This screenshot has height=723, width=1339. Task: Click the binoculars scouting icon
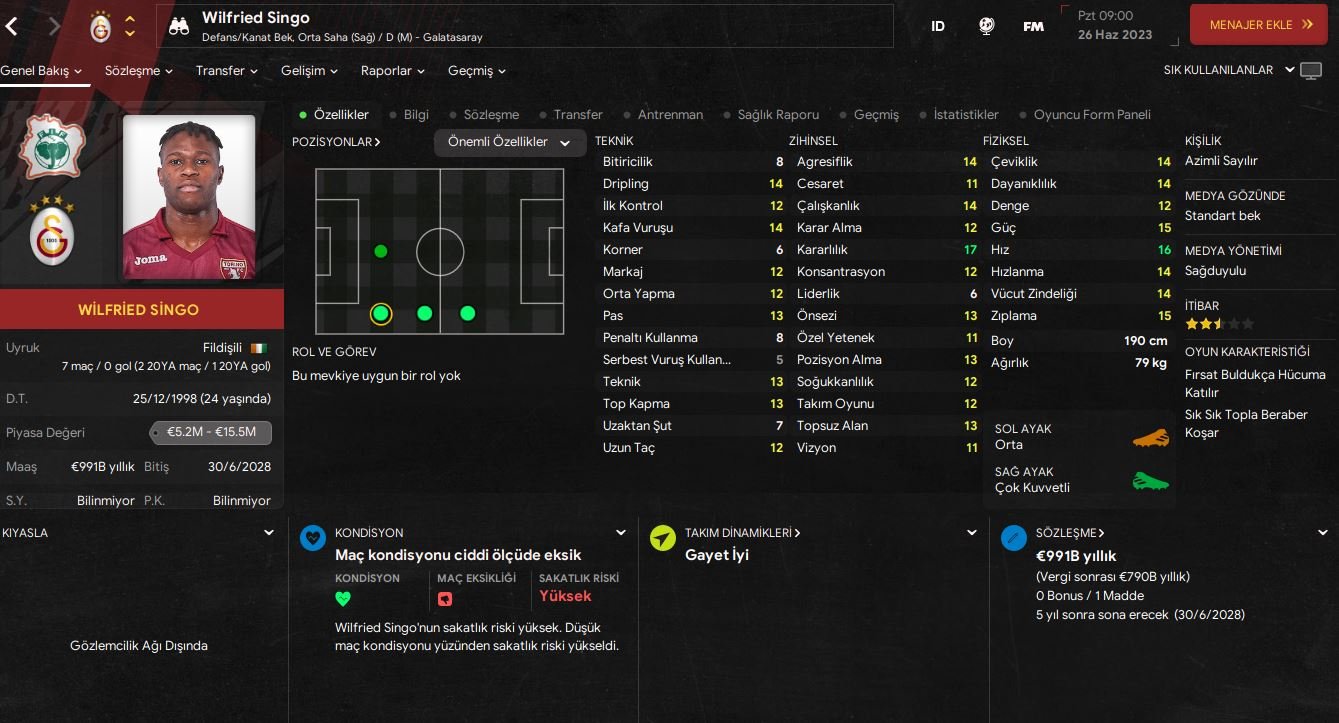(x=179, y=26)
